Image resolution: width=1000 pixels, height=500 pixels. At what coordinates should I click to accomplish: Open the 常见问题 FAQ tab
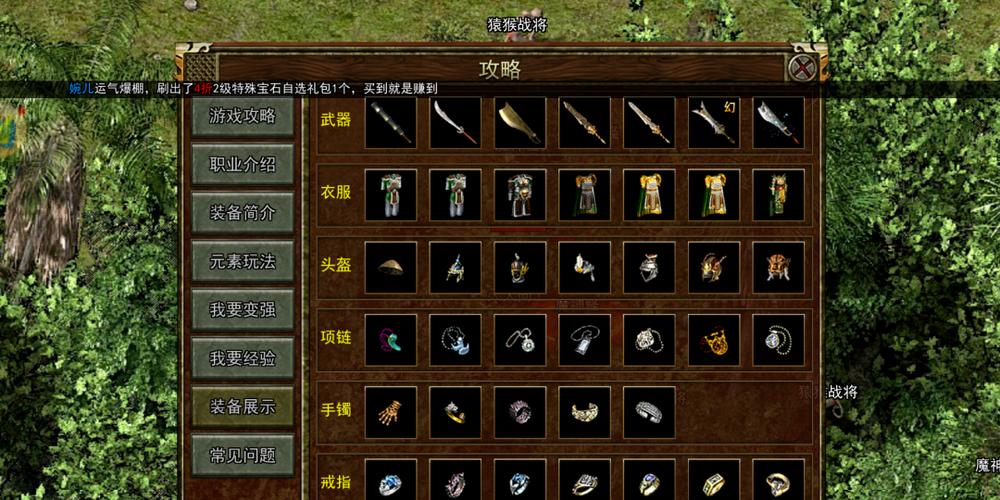(242, 455)
